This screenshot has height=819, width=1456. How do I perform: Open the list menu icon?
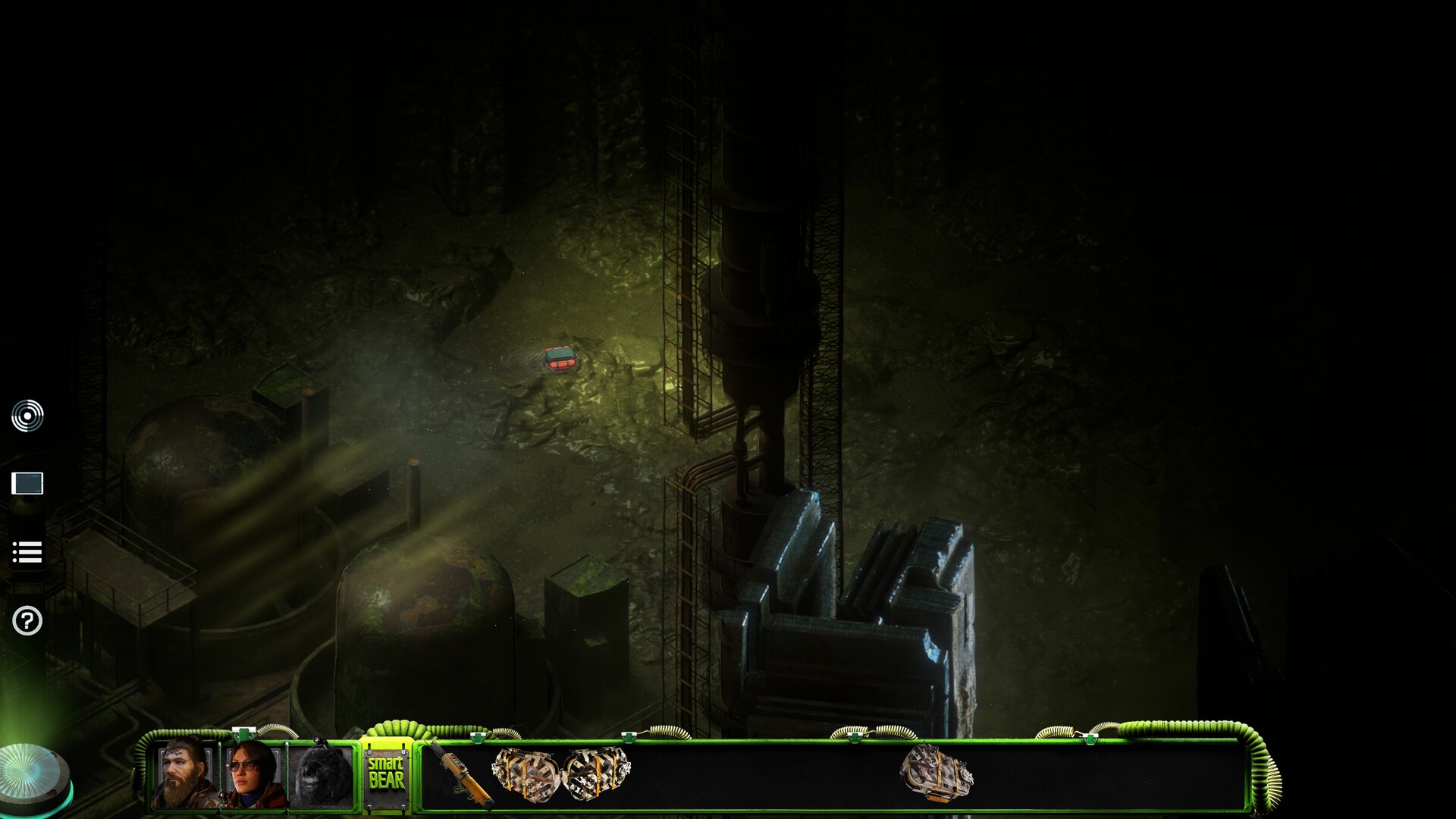click(27, 552)
